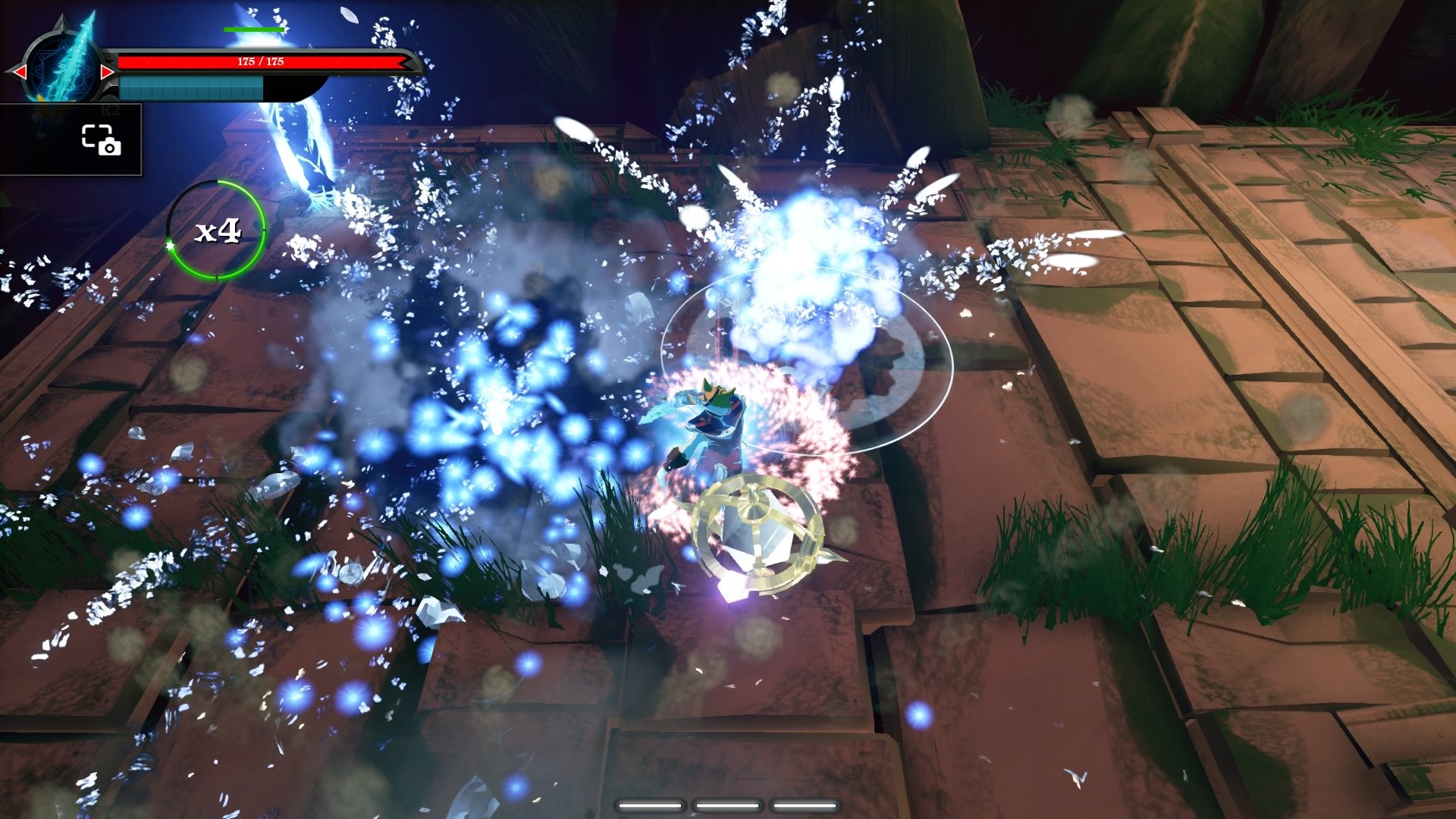Cycle weapons with the right red arrow

click(108, 71)
